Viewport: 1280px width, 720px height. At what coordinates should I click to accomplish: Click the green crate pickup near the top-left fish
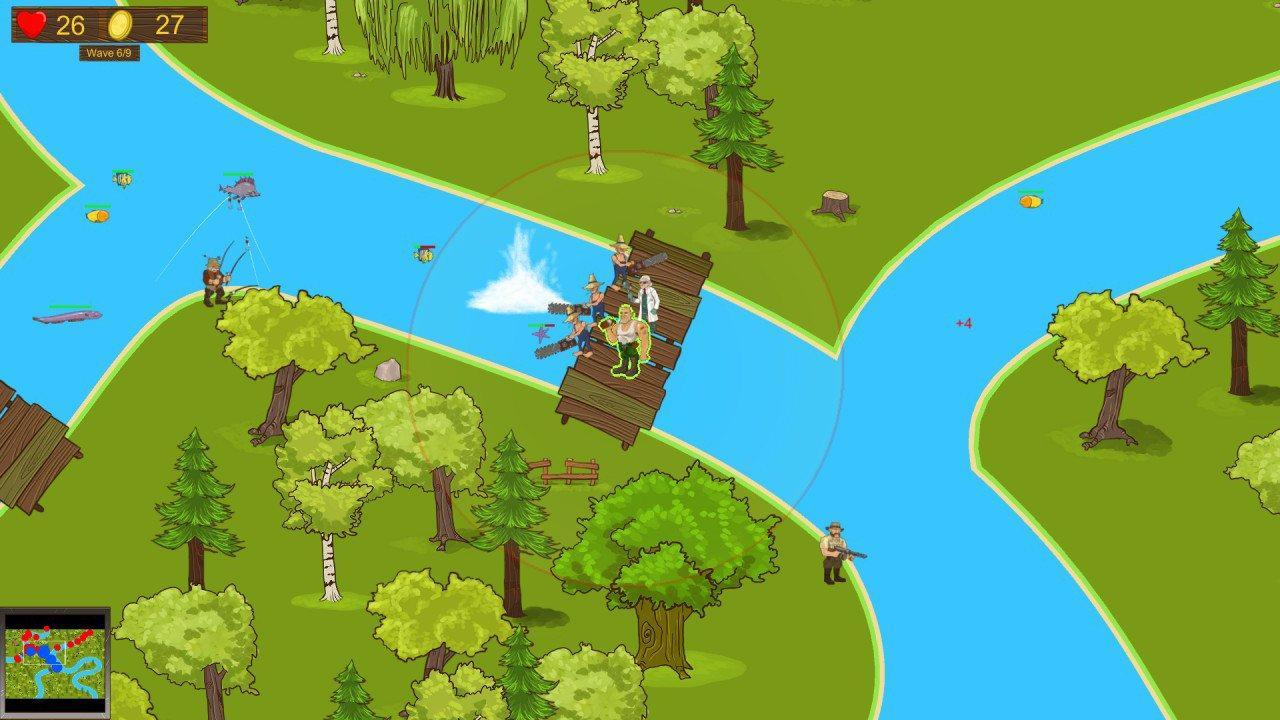(124, 181)
